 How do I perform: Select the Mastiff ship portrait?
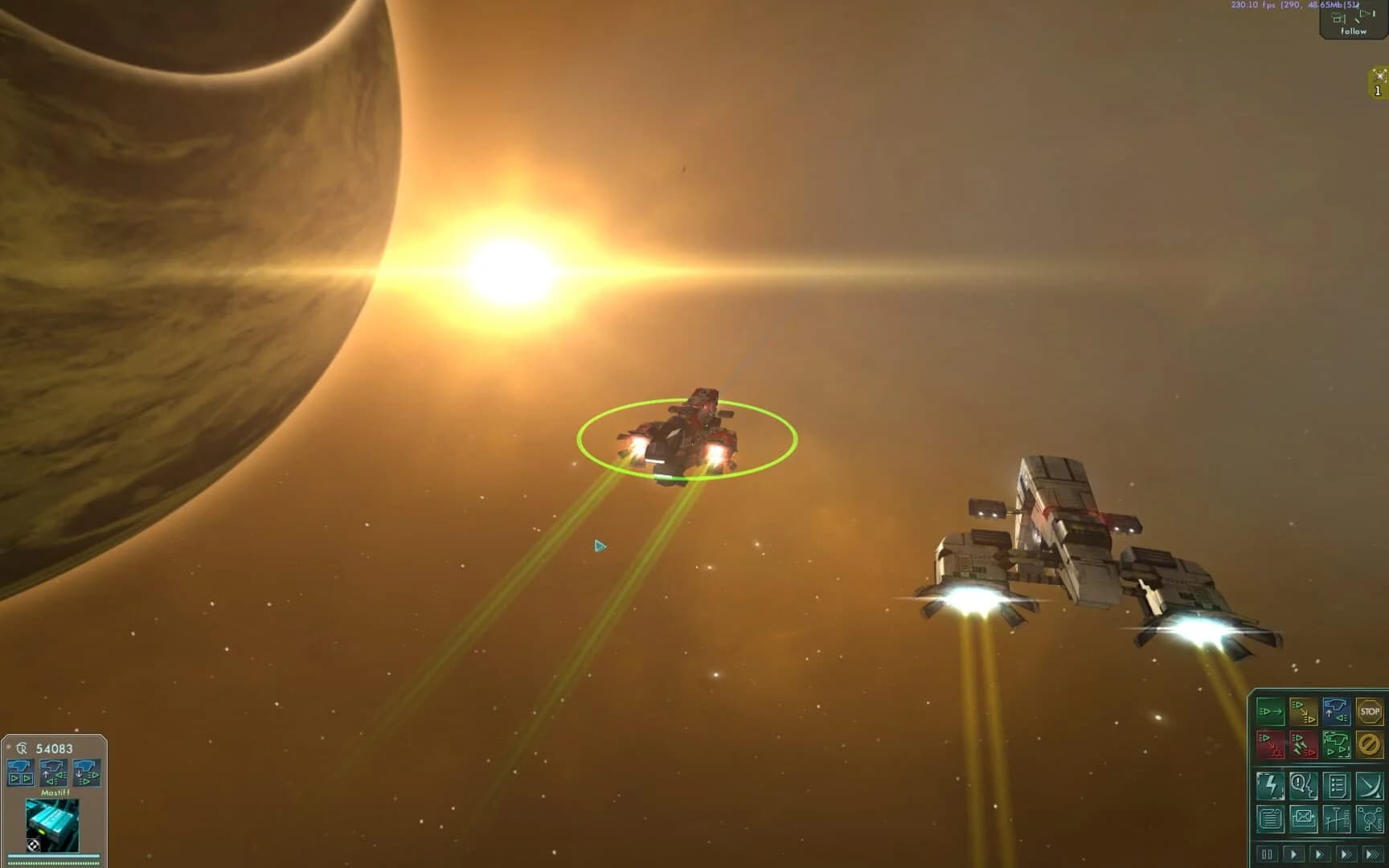[53, 825]
